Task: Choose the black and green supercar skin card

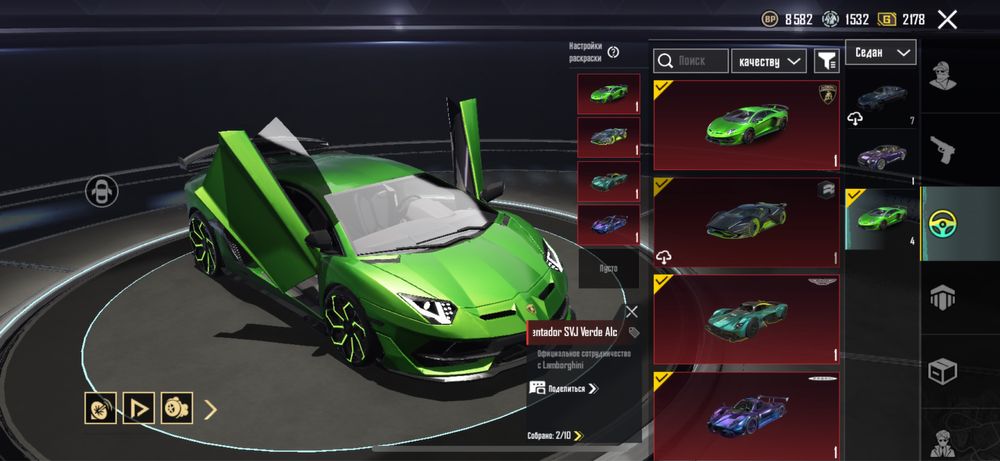Action: [746, 222]
